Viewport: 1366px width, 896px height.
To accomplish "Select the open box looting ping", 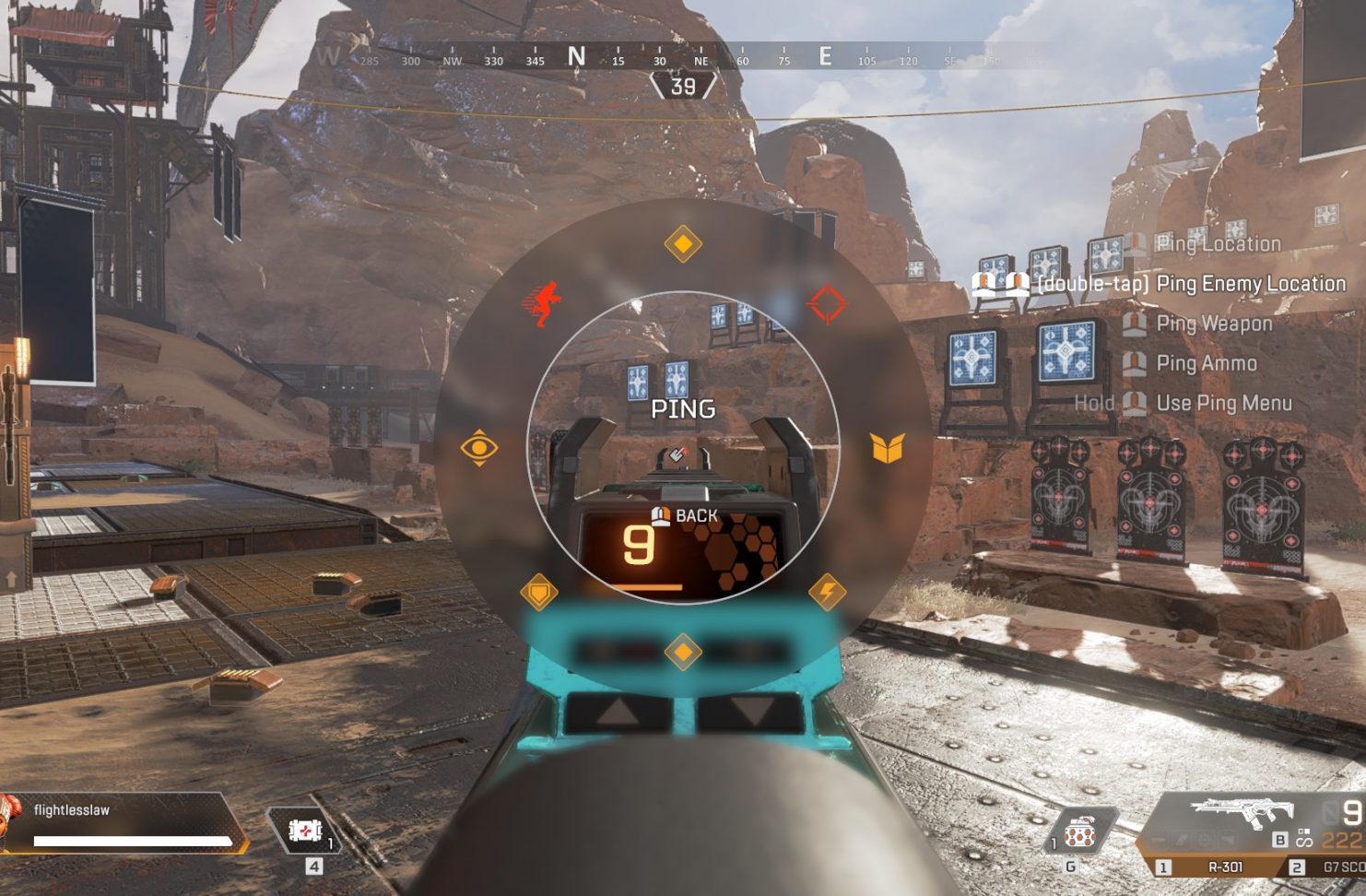I will pos(887,448).
